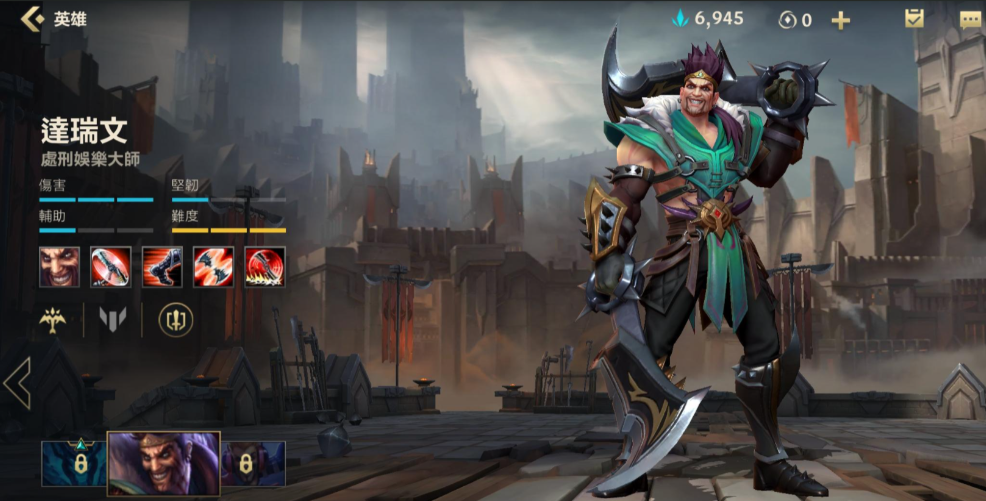Open the clipboard checklist missions icon
986x501 pixels.
click(914, 18)
